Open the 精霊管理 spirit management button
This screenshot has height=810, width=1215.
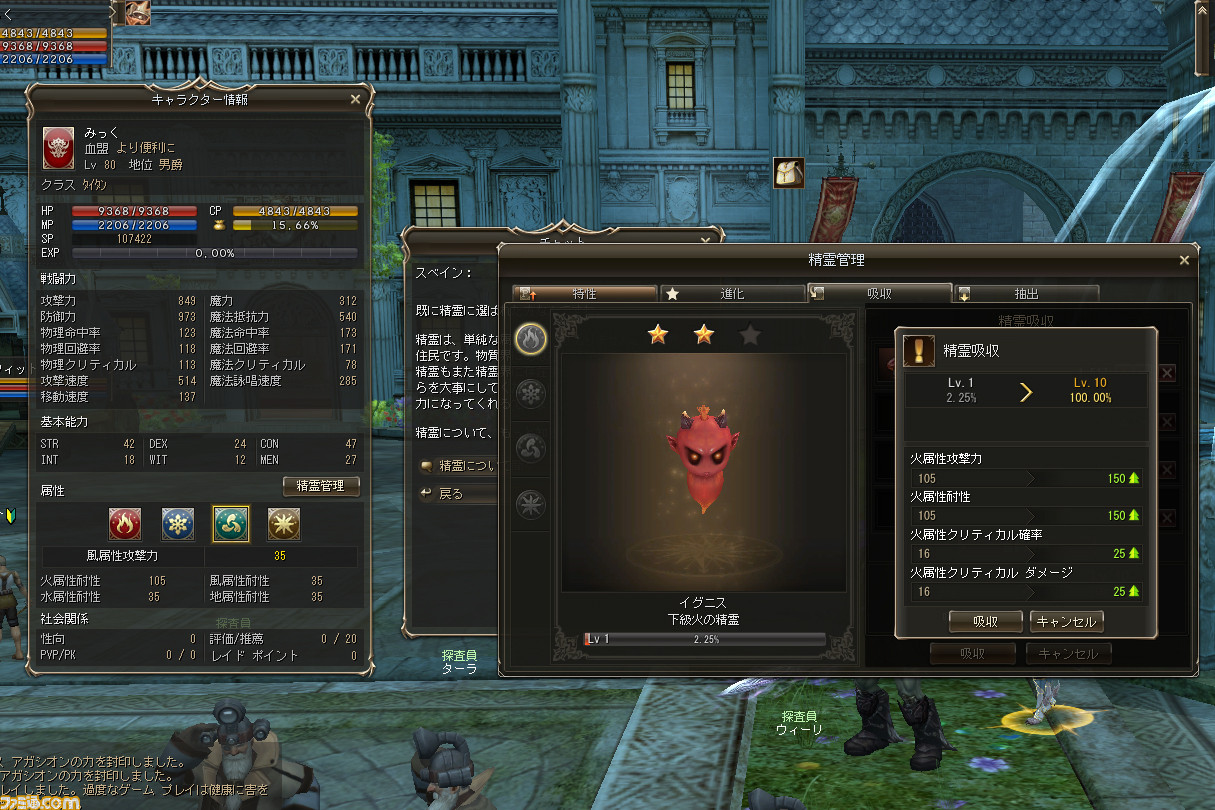pos(320,486)
